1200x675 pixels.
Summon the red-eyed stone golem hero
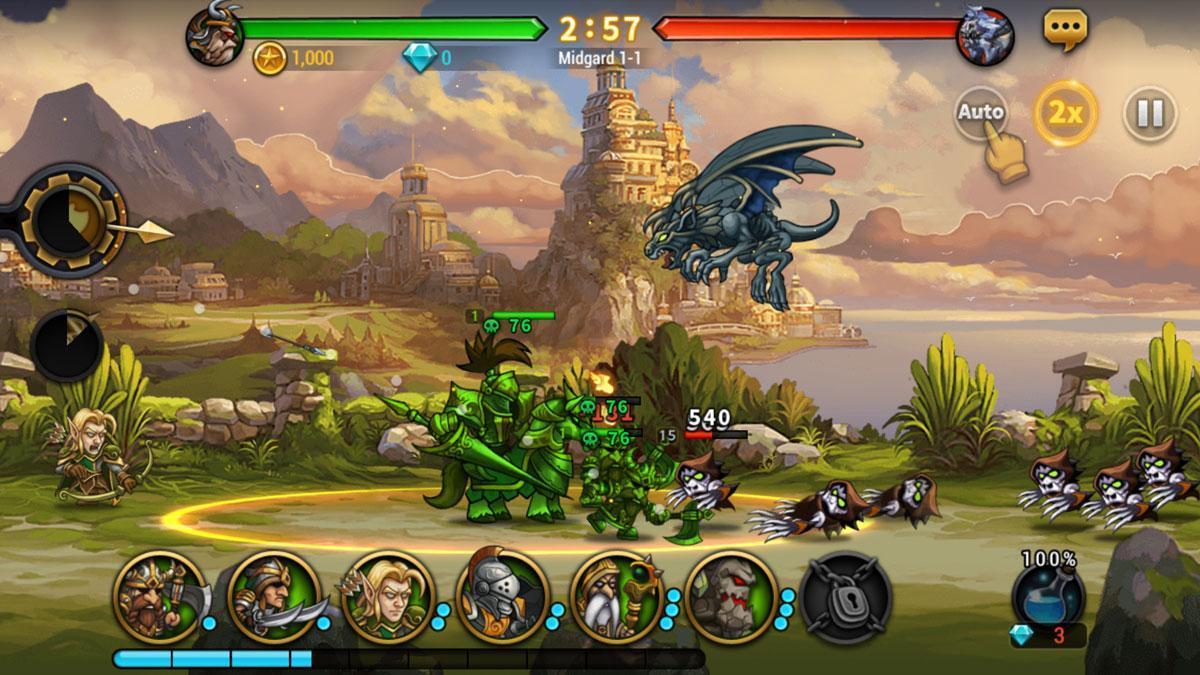[731, 597]
